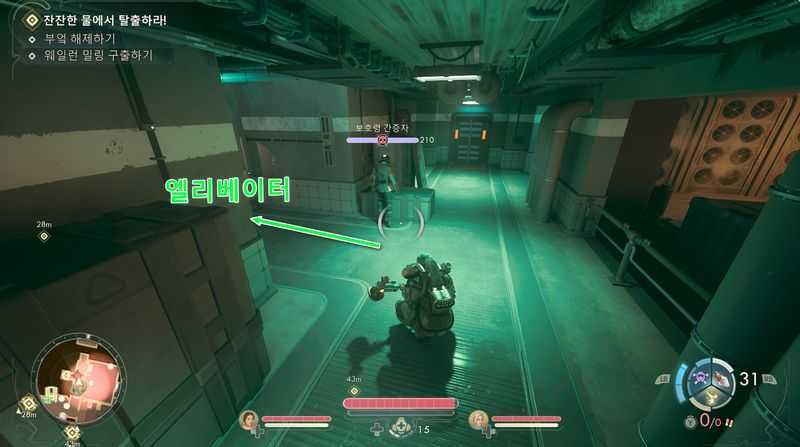The image size is (800, 447).
Task: Select the bottom yellow weapon wheel slot
Action: [710, 397]
